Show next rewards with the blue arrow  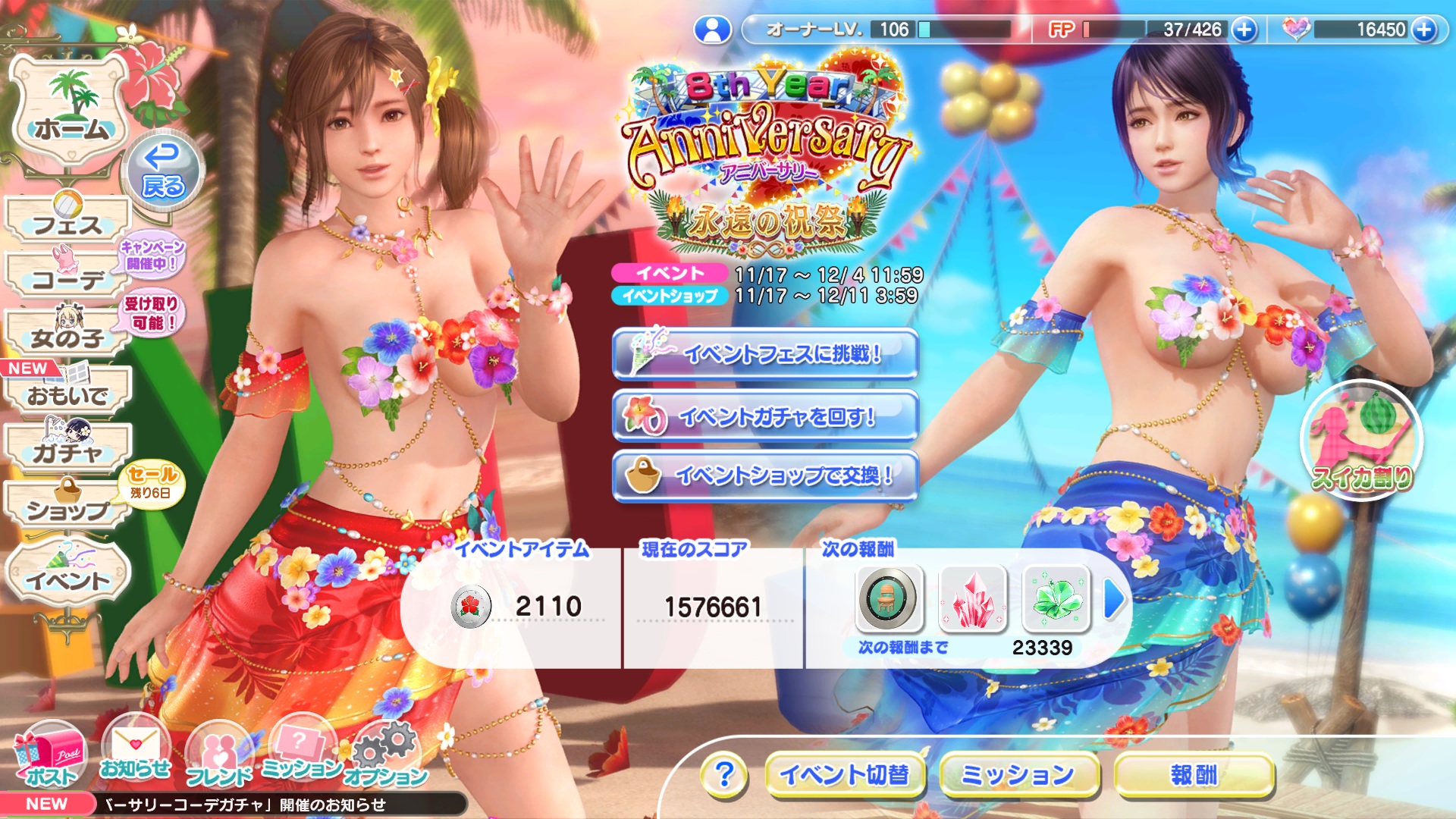point(1113,600)
